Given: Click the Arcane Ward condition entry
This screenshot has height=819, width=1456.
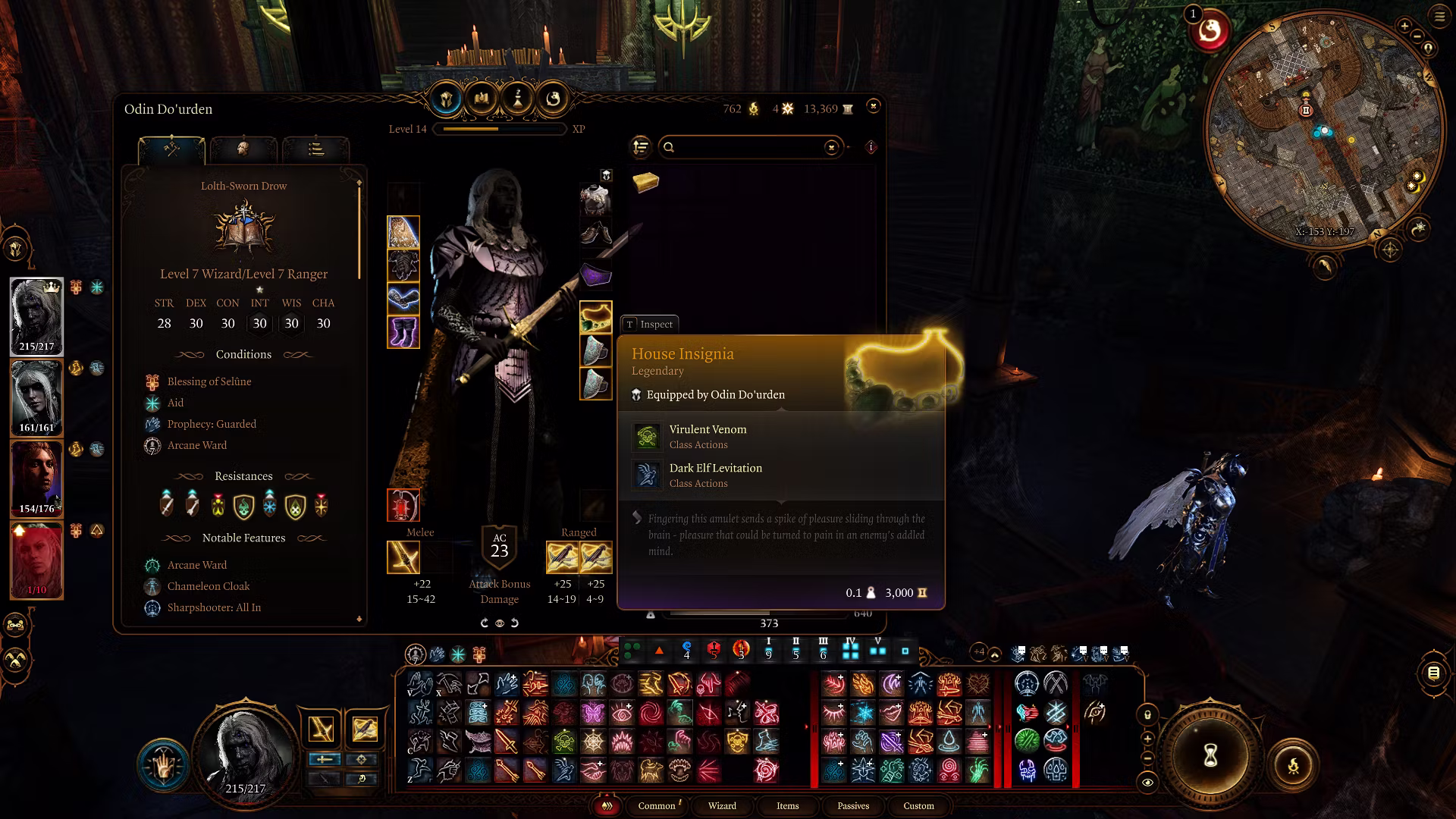Looking at the screenshot, I should [197, 445].
